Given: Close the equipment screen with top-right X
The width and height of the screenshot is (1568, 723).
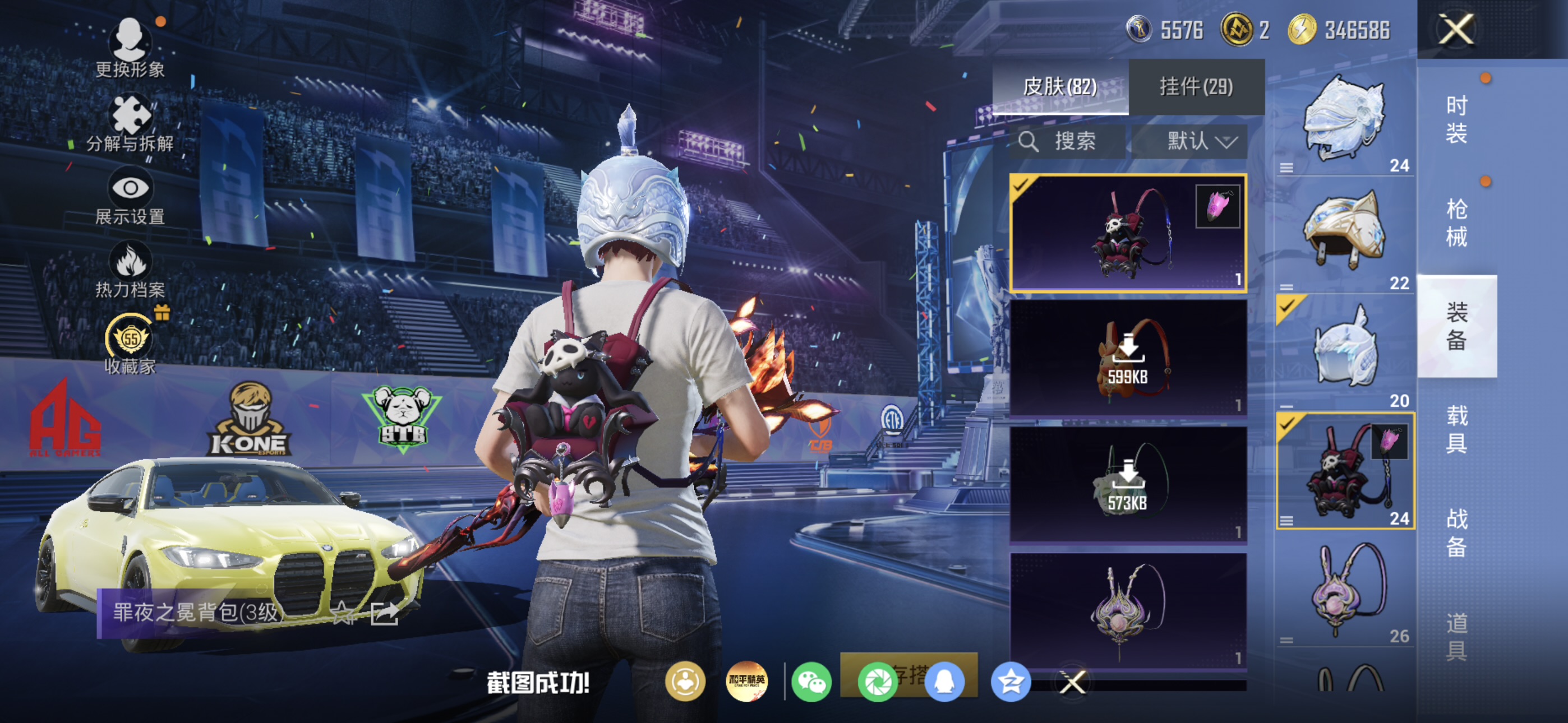Looking at the screenshot, I should click(x=1455, y=29).
